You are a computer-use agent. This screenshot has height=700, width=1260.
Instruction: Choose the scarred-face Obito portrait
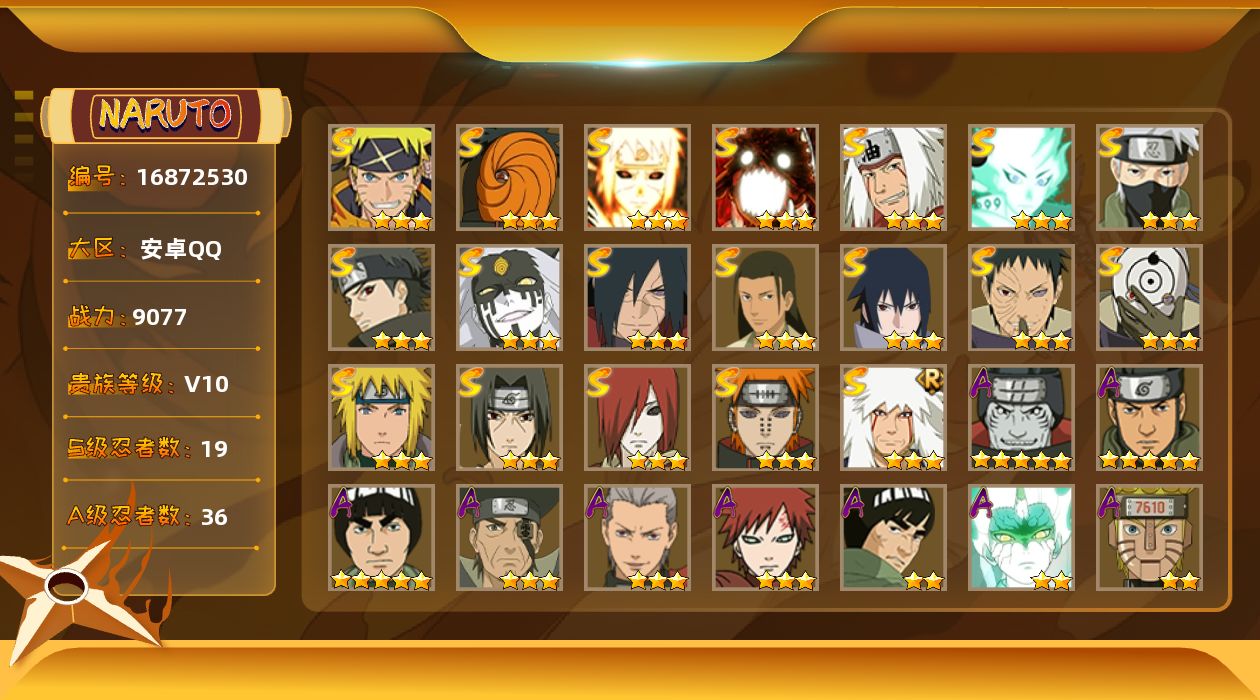coord(1021,297)
